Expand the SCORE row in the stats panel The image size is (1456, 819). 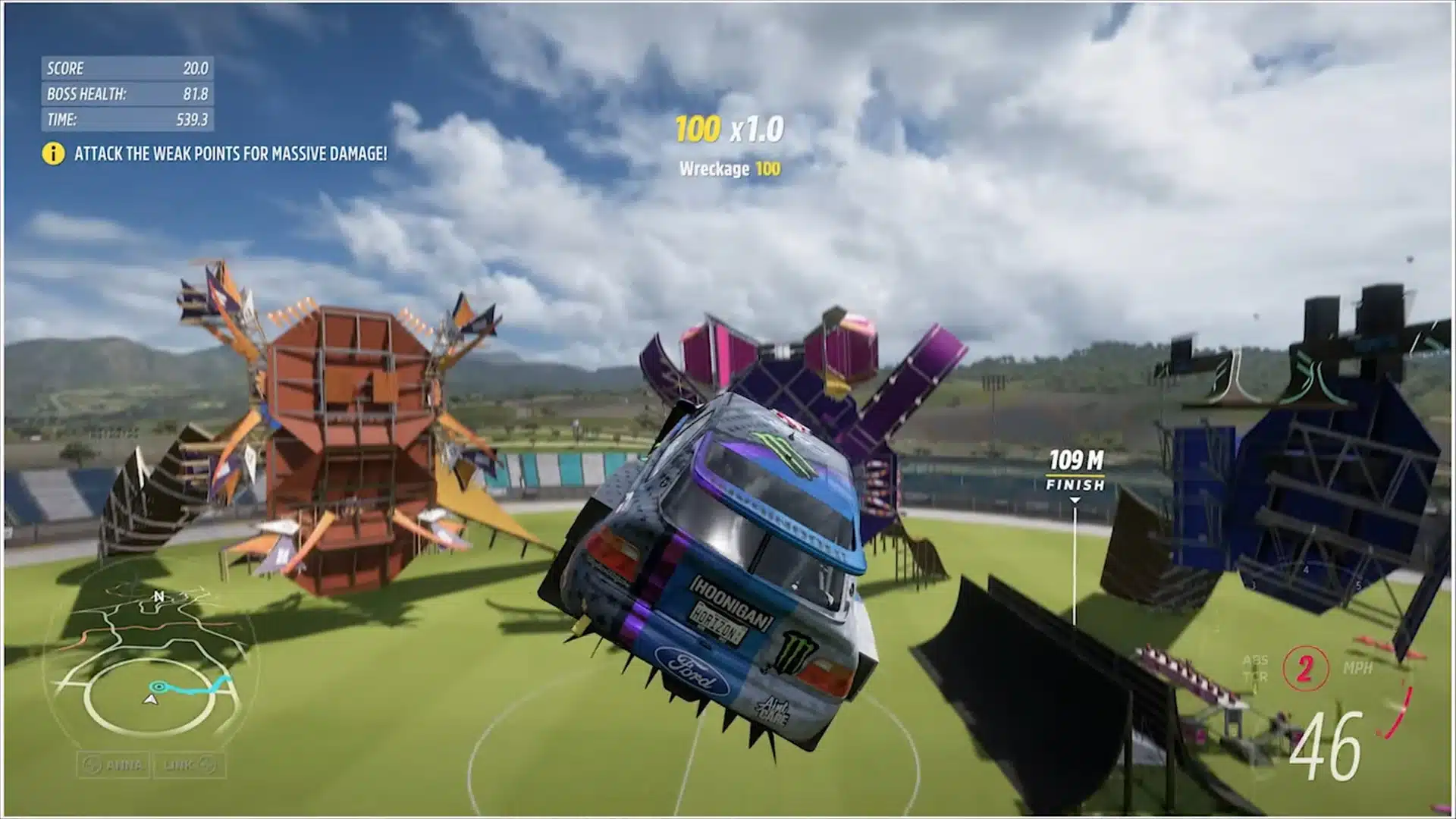click(127, 67)
